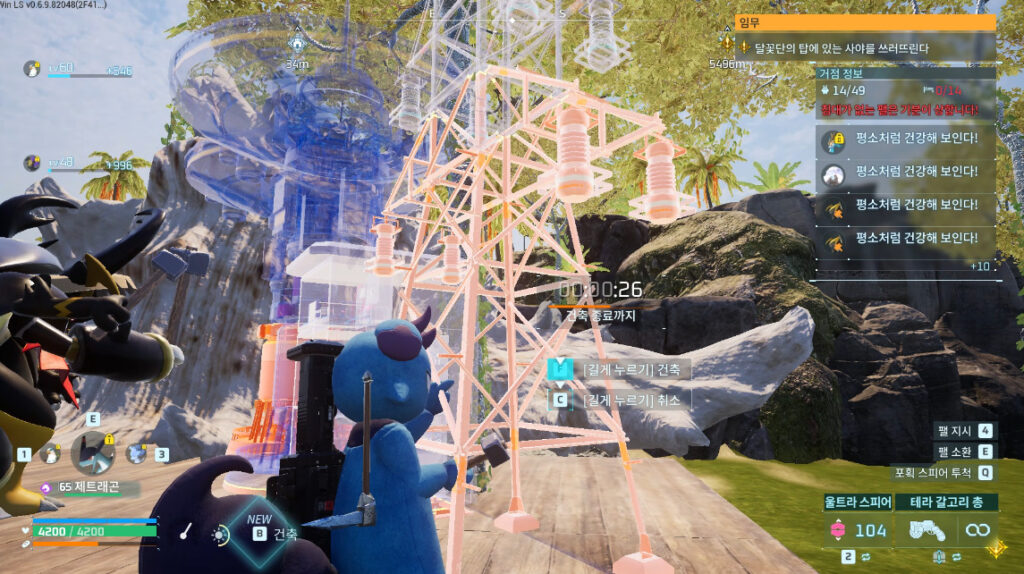Select the center Jetragon party pal portrait
The width and height of the screenshot is (1024, 574).
(x=92, y=452)
